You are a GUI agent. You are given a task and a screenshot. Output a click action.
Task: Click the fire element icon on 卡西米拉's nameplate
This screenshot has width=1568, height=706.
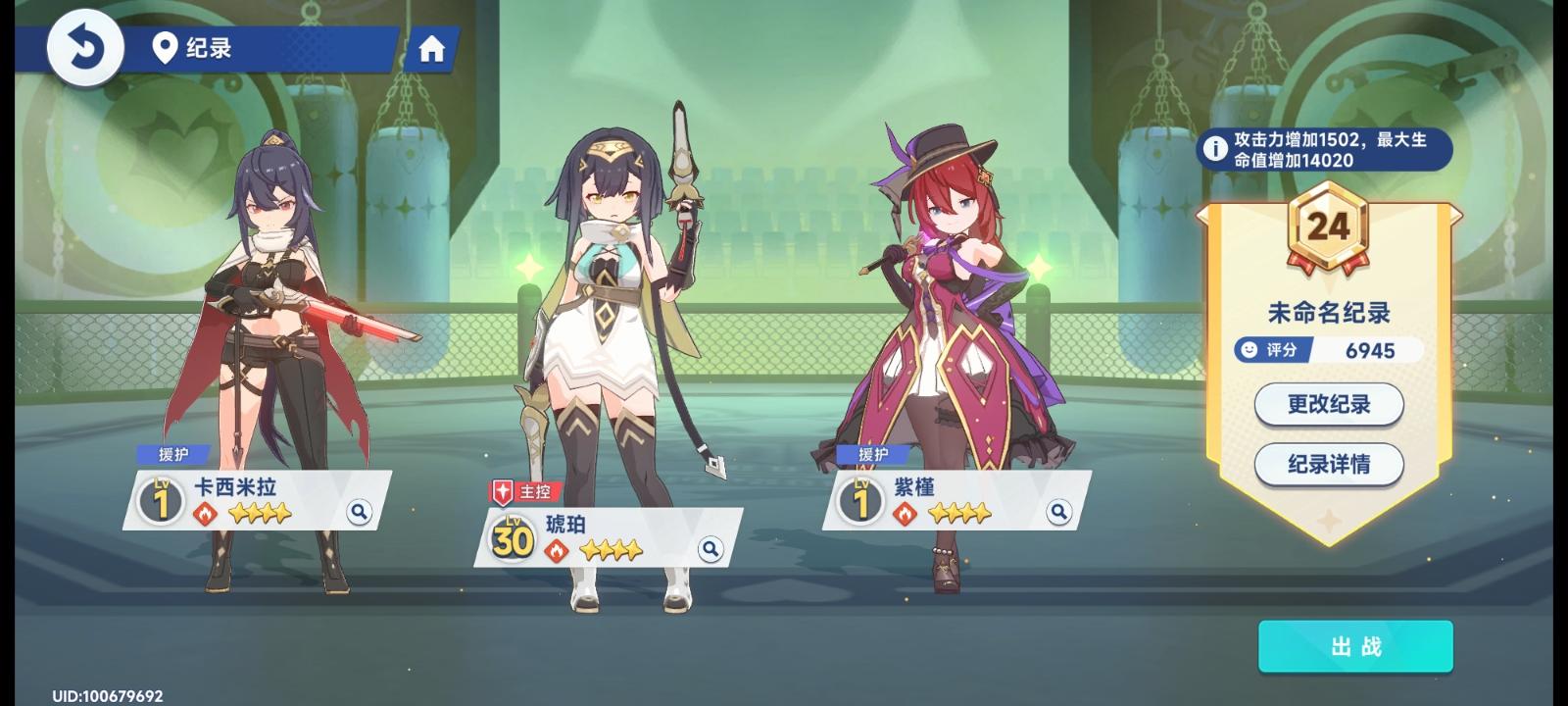click(205, 514)
